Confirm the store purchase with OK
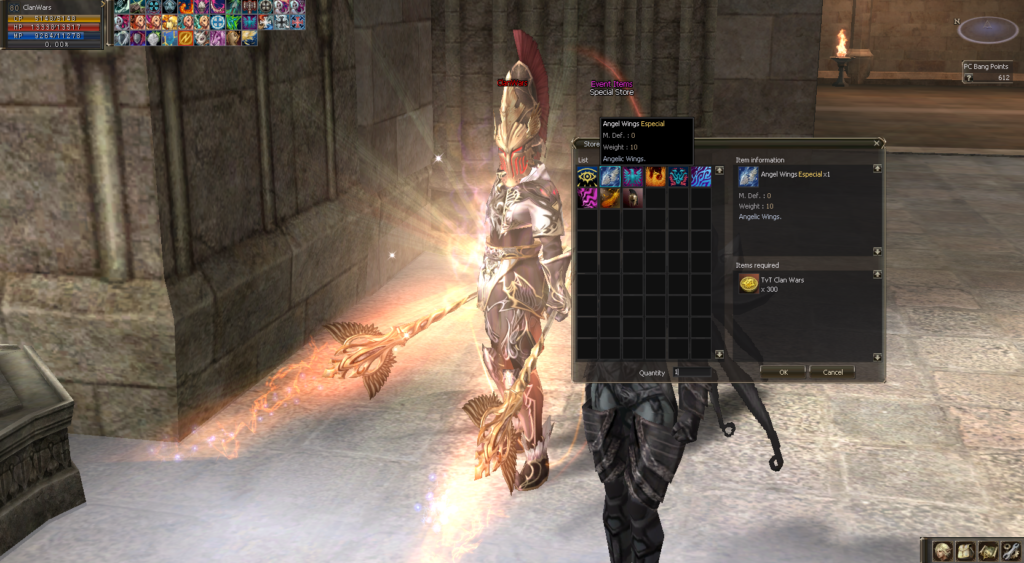The image size is (1024, 563). [783, 372]
